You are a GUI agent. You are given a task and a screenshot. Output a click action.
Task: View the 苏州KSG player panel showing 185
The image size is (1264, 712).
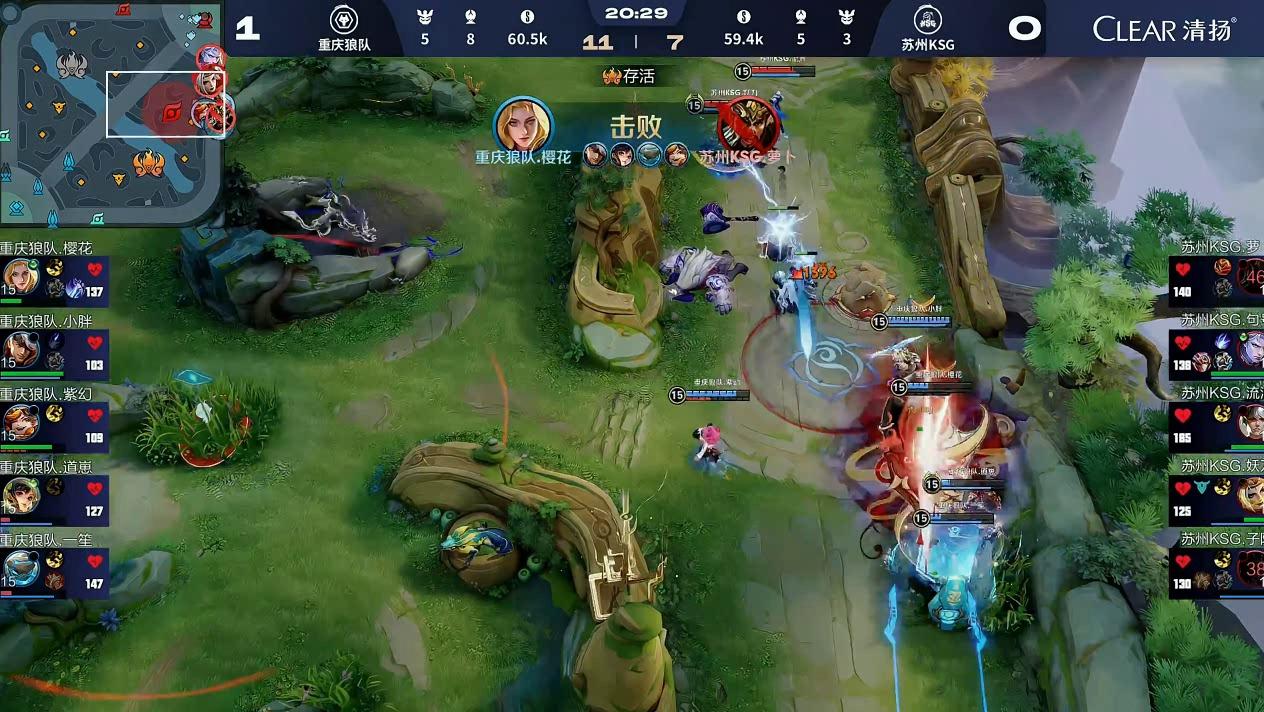pos(1216,423)
